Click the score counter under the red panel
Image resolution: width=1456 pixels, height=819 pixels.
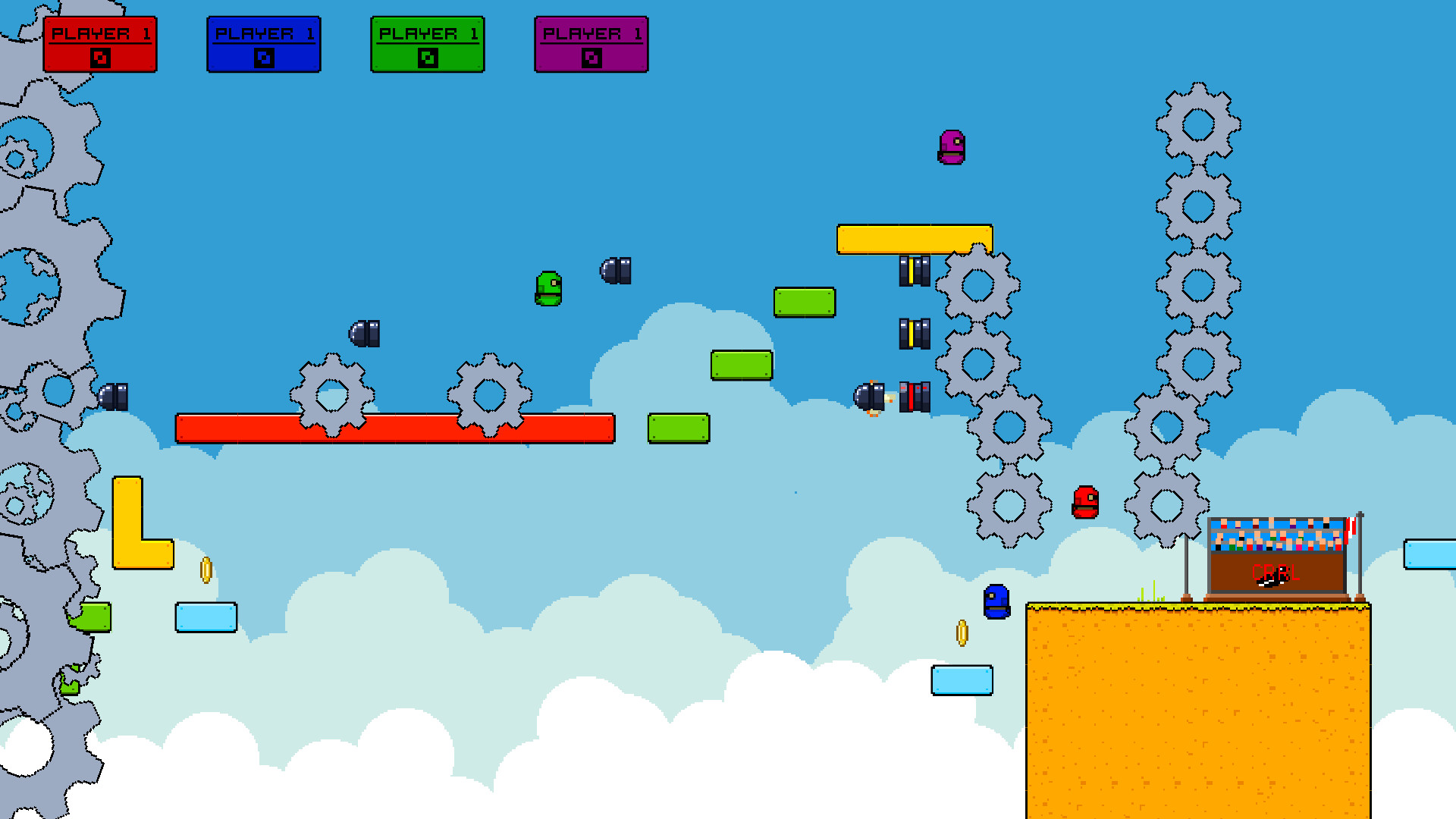pyautogui.click(x=101, y=56)
